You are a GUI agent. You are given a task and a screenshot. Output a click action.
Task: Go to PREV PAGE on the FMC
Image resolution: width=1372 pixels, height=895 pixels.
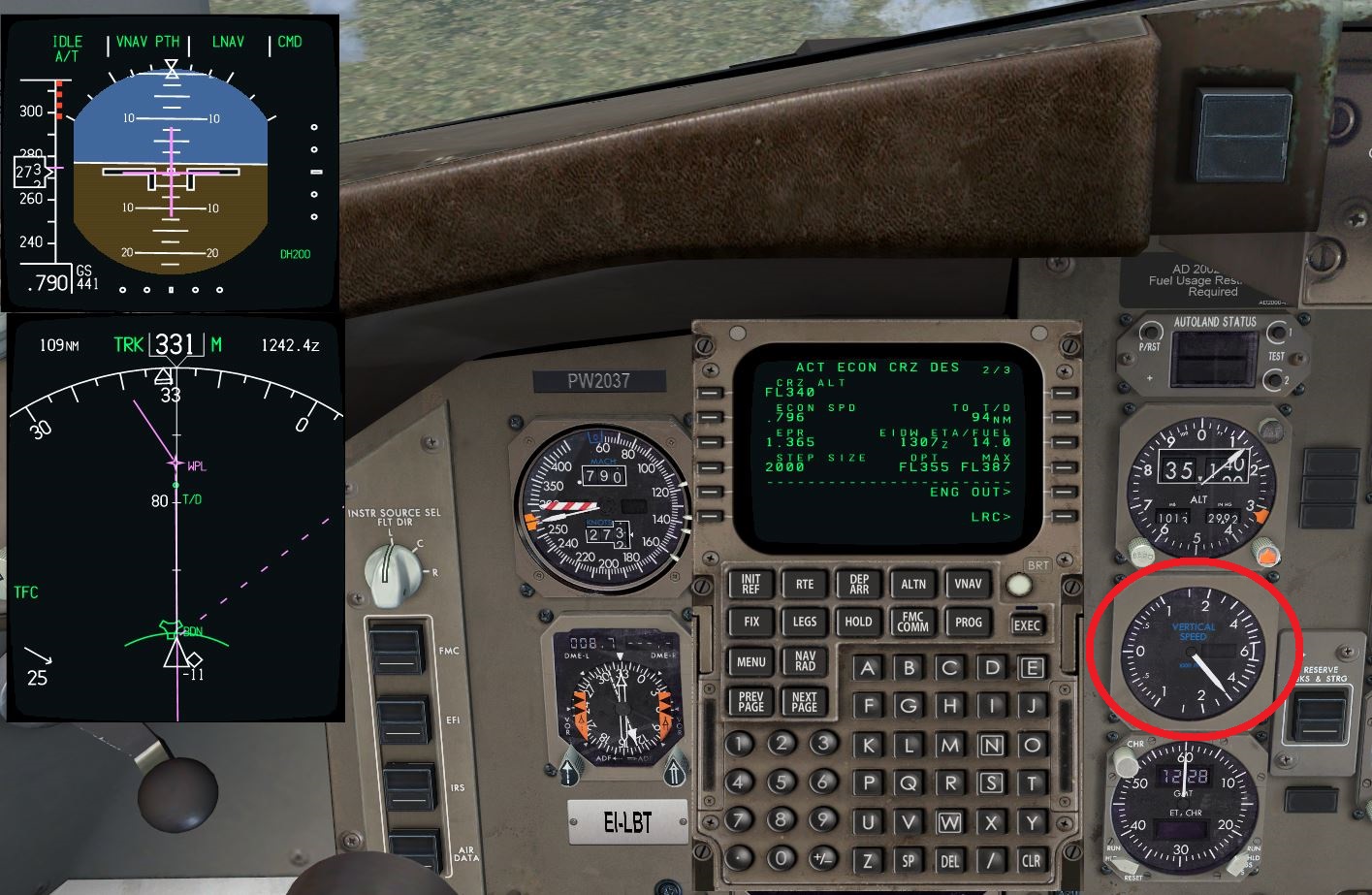click(x=750, y=702)
